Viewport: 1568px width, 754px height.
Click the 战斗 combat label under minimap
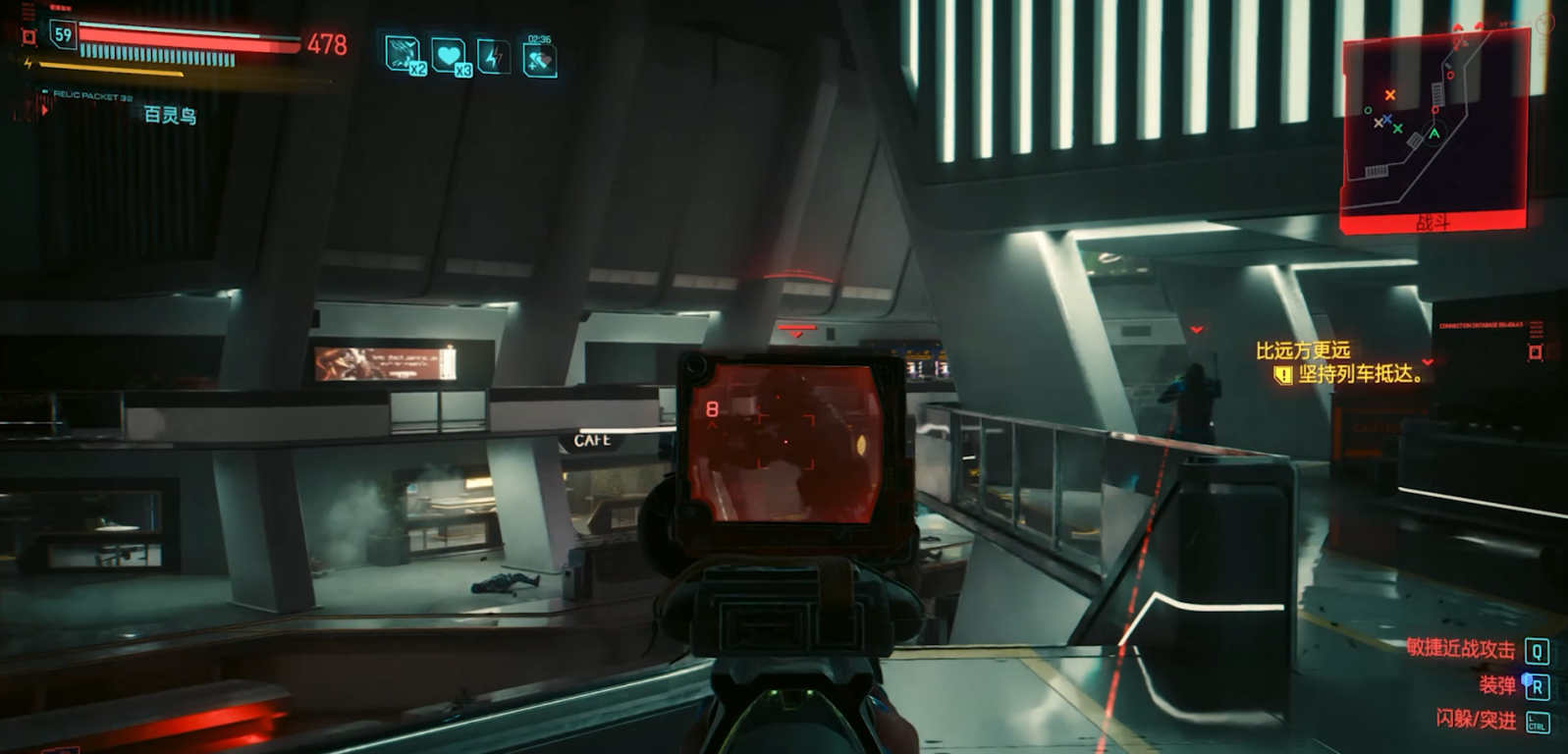coord(1433,223)
